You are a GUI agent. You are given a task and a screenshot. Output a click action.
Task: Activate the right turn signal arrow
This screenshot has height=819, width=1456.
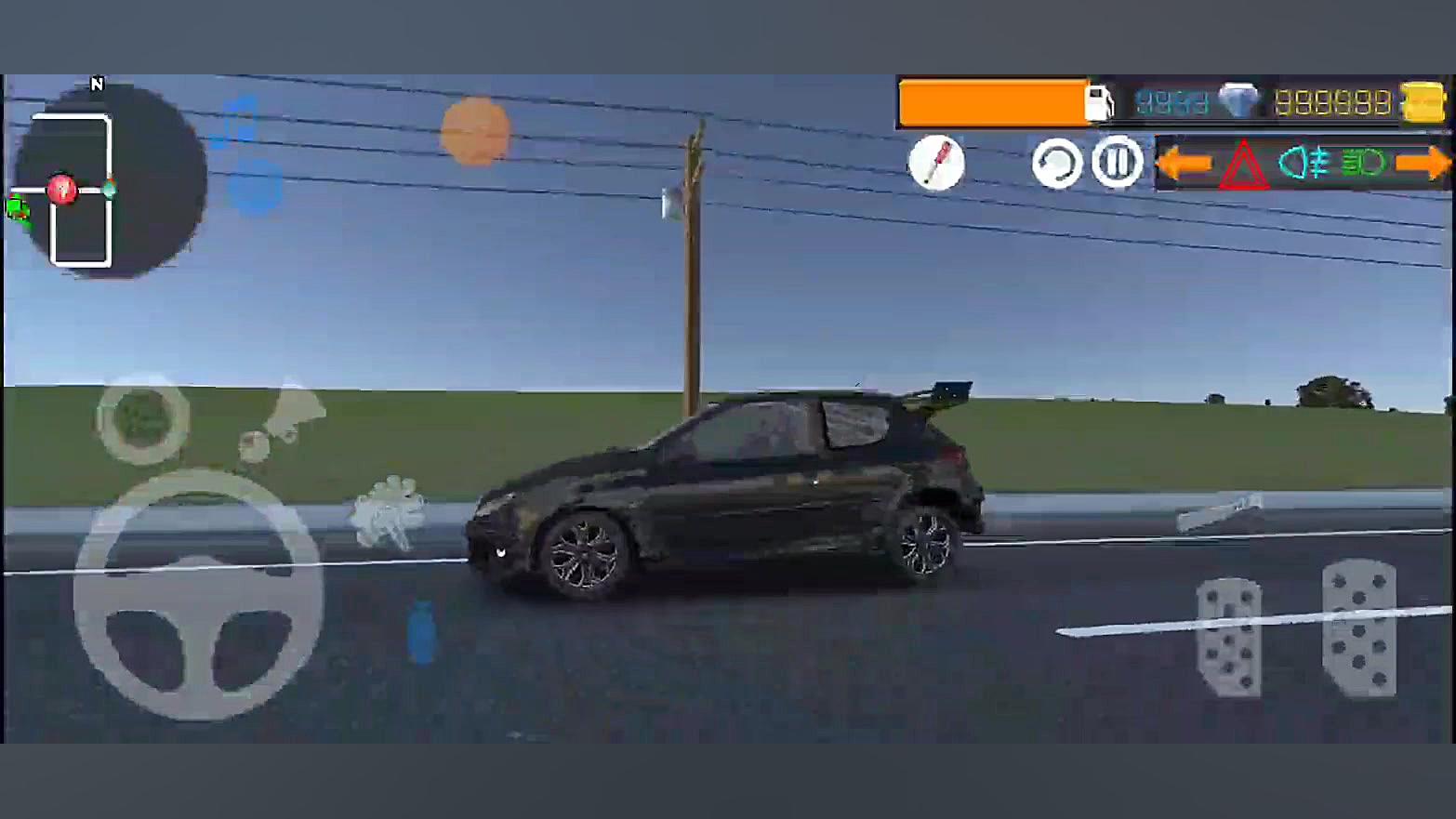[x=1423, y=164]
